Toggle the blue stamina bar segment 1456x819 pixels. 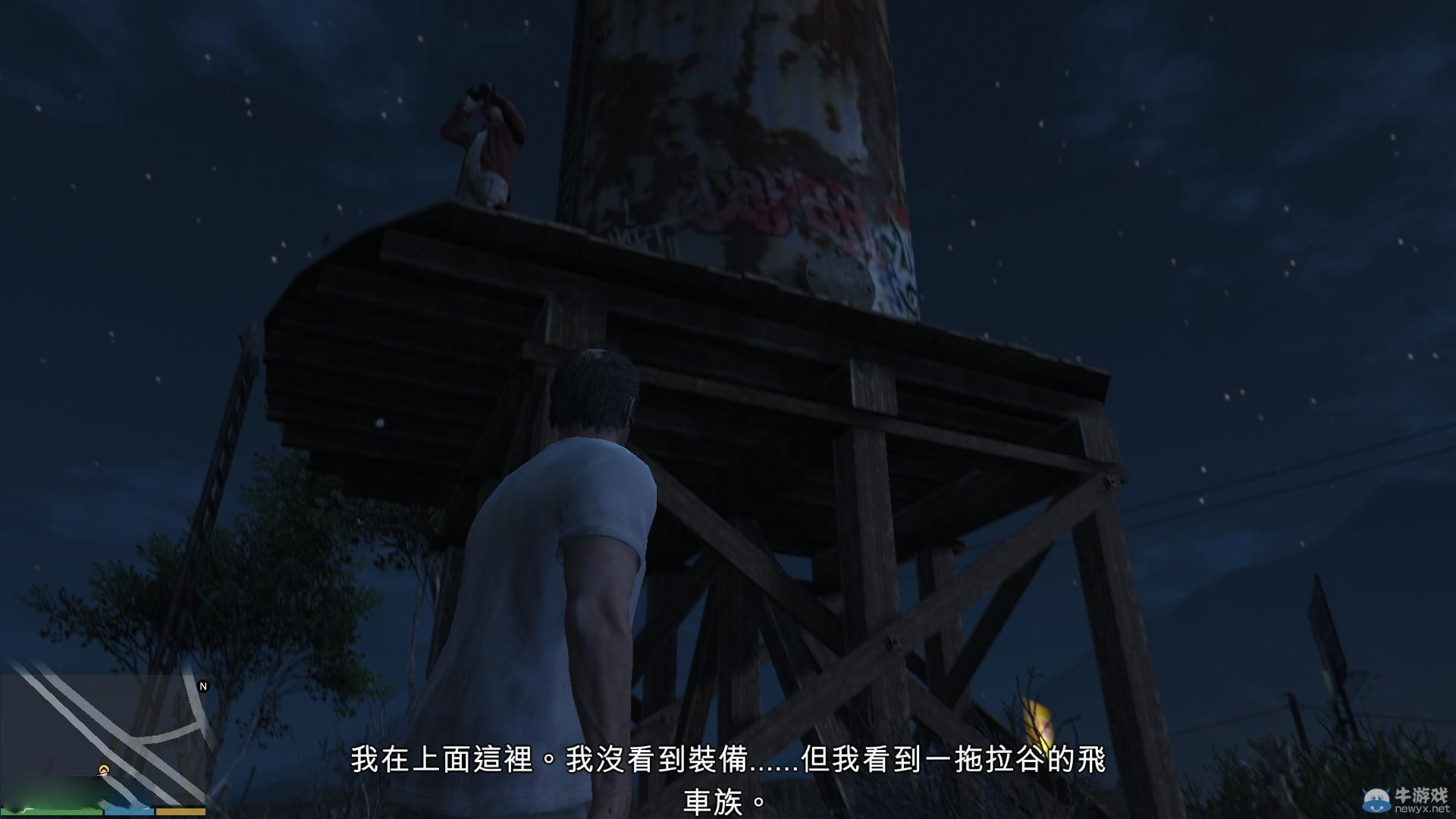click(x=130, y=813)
